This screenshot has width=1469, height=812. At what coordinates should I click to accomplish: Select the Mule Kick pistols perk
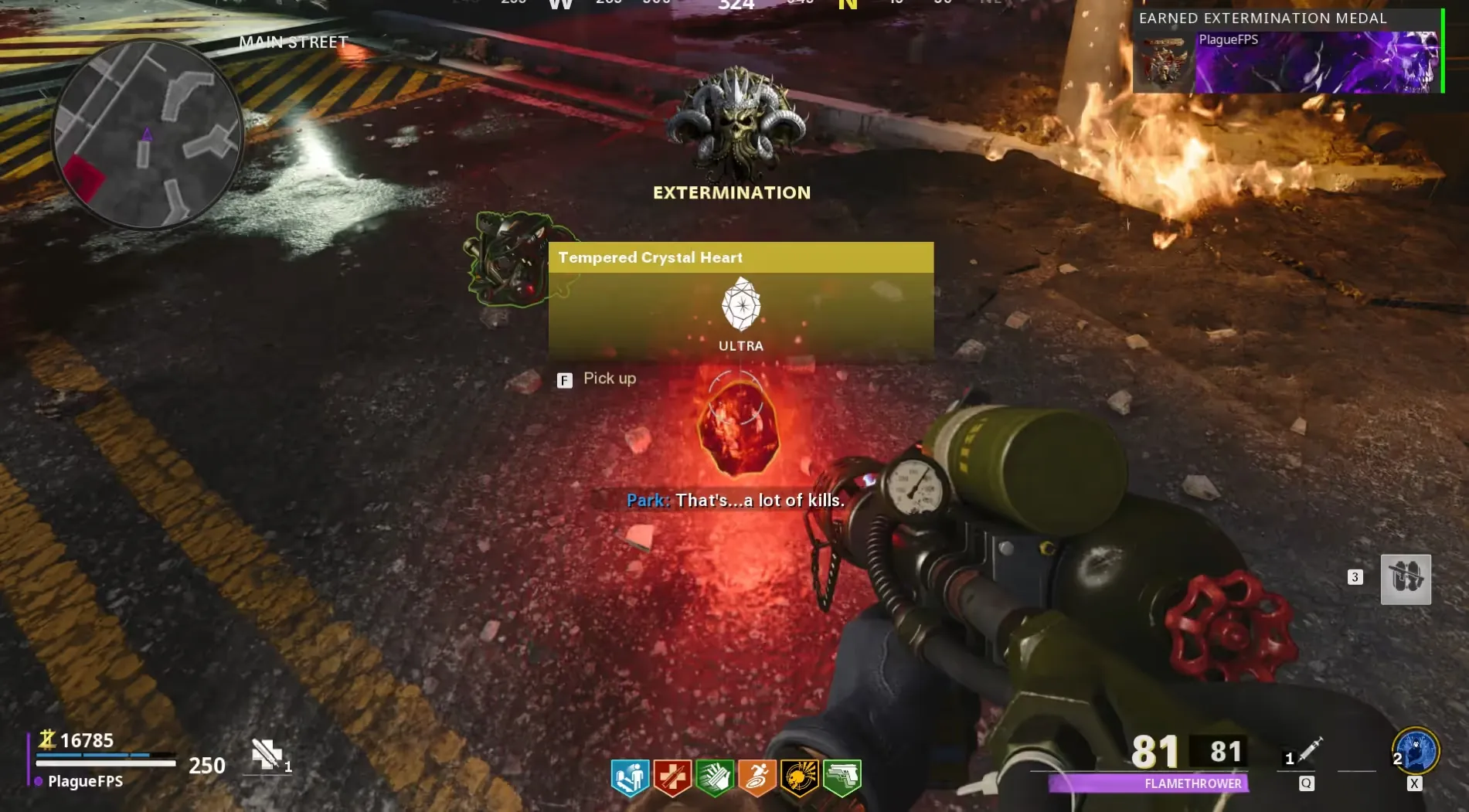click(x=842, y=776)
